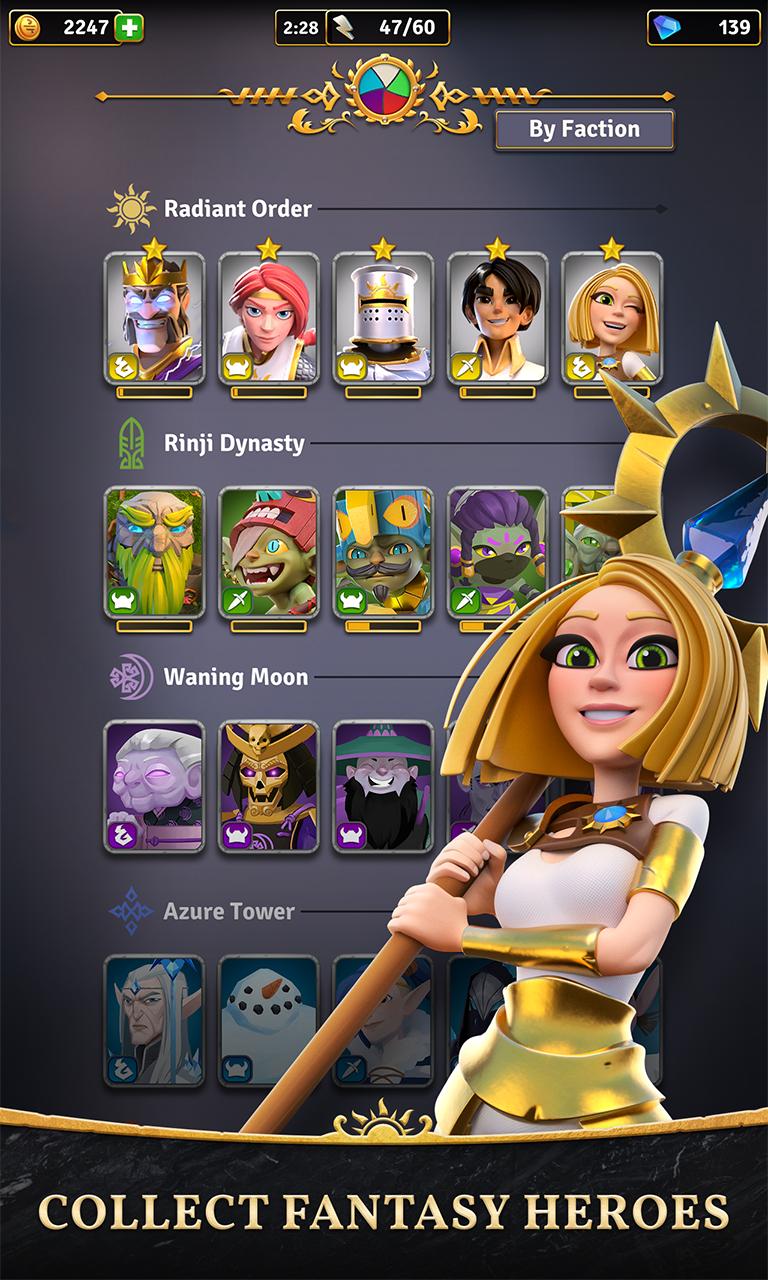The height and width of the screenshot is (1280, 768).
Task: Select the red-hooded goblin hero card
Action: click(268, 552)
